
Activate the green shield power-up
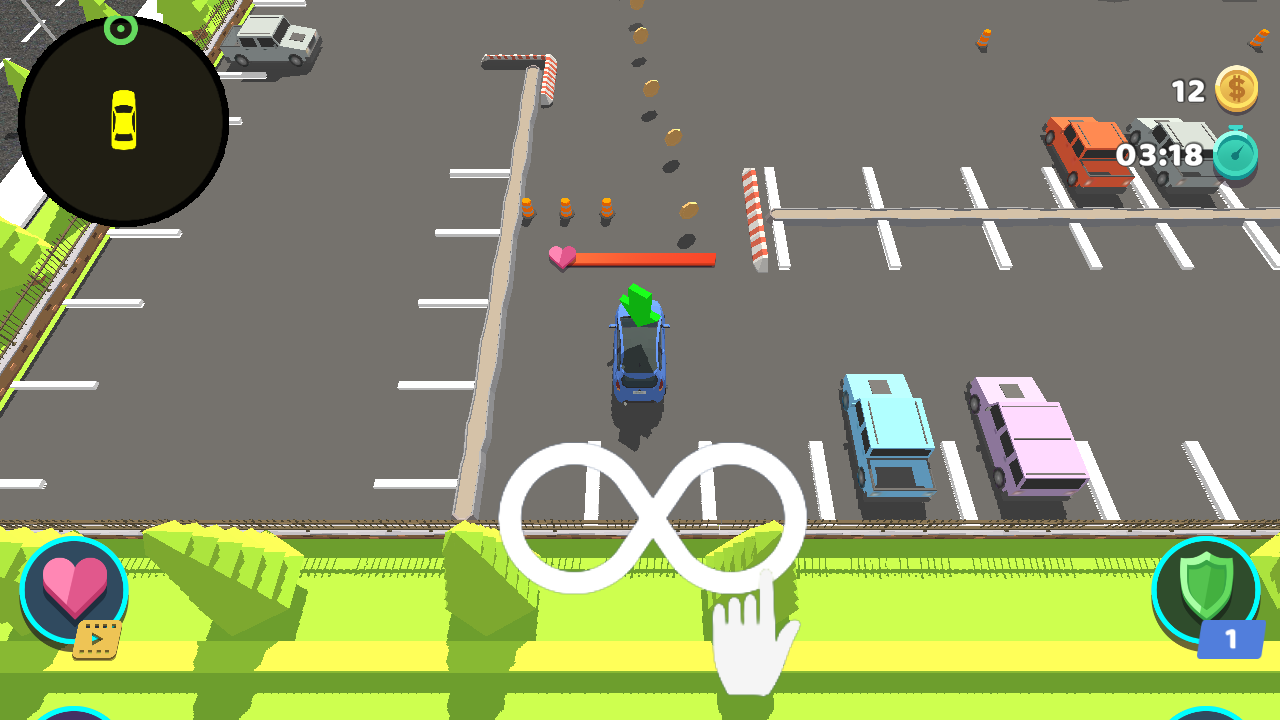tap(1205, 590)
